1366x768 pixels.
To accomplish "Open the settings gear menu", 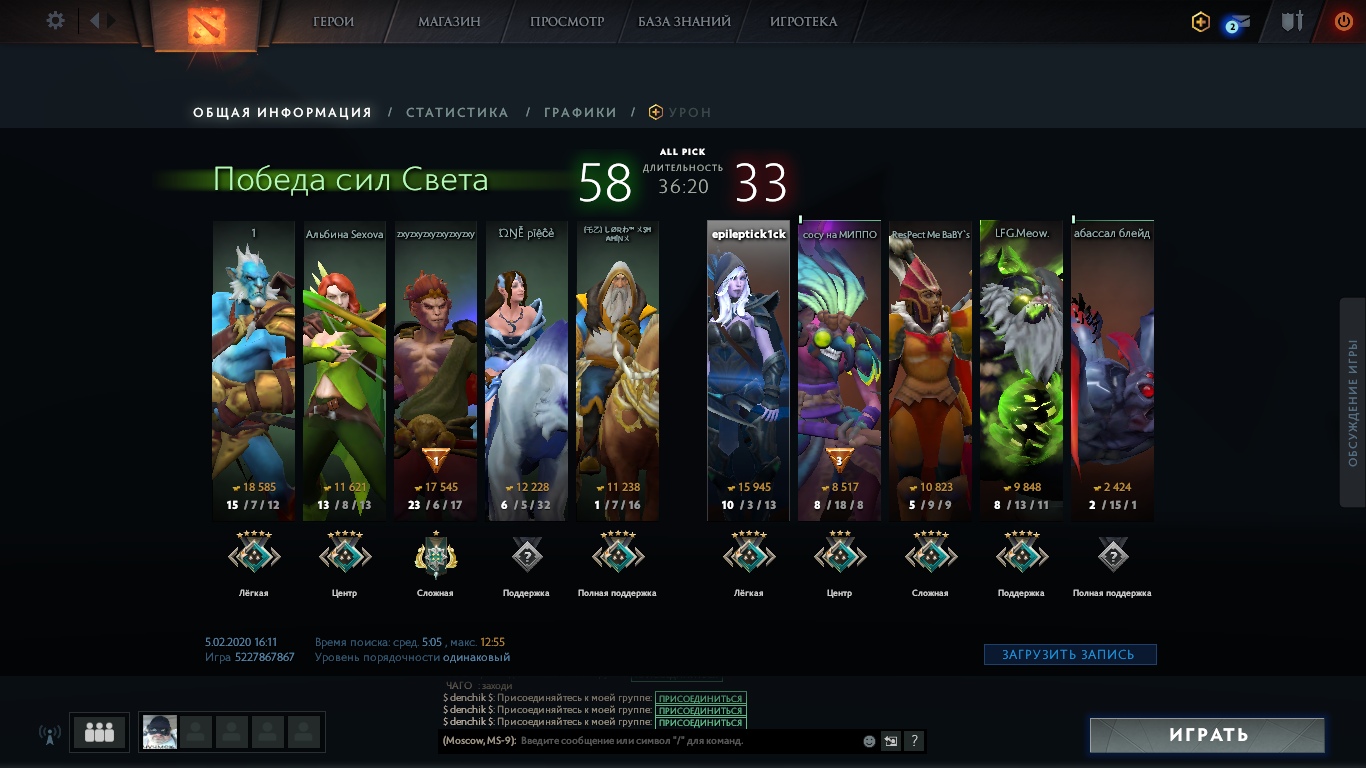I will 56,21.
